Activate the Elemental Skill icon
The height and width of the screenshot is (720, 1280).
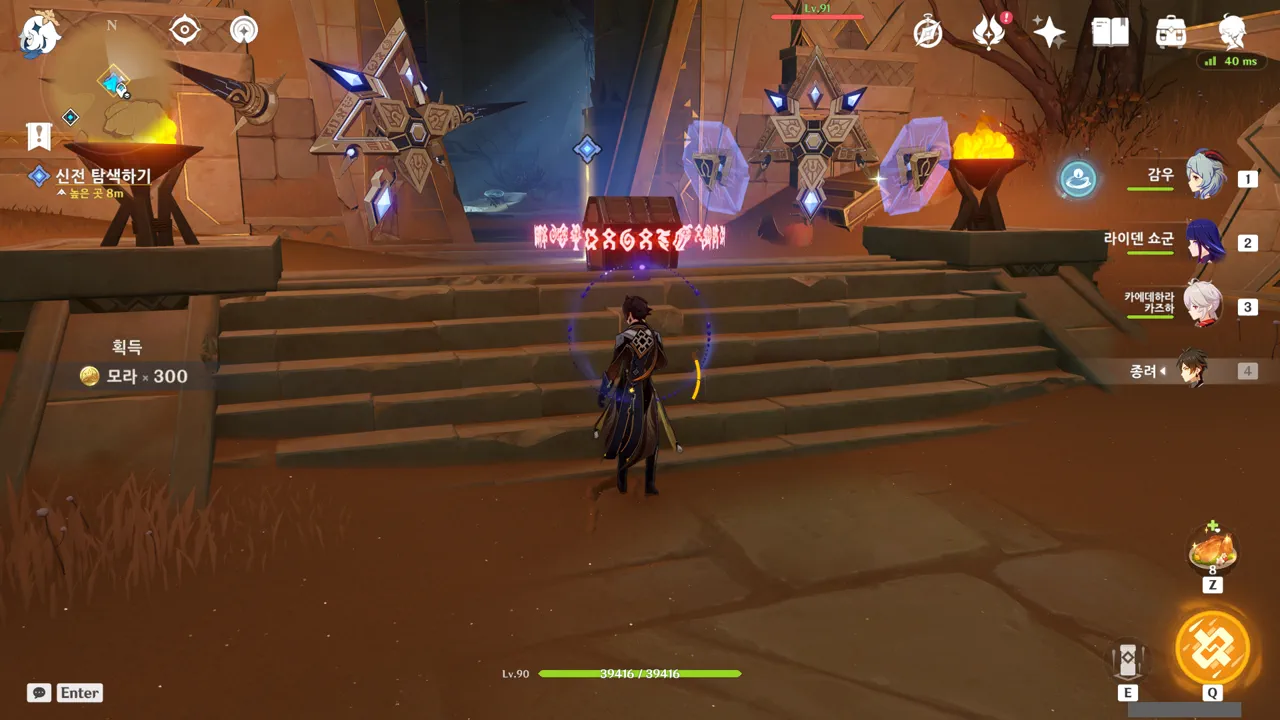[1127, 659]
